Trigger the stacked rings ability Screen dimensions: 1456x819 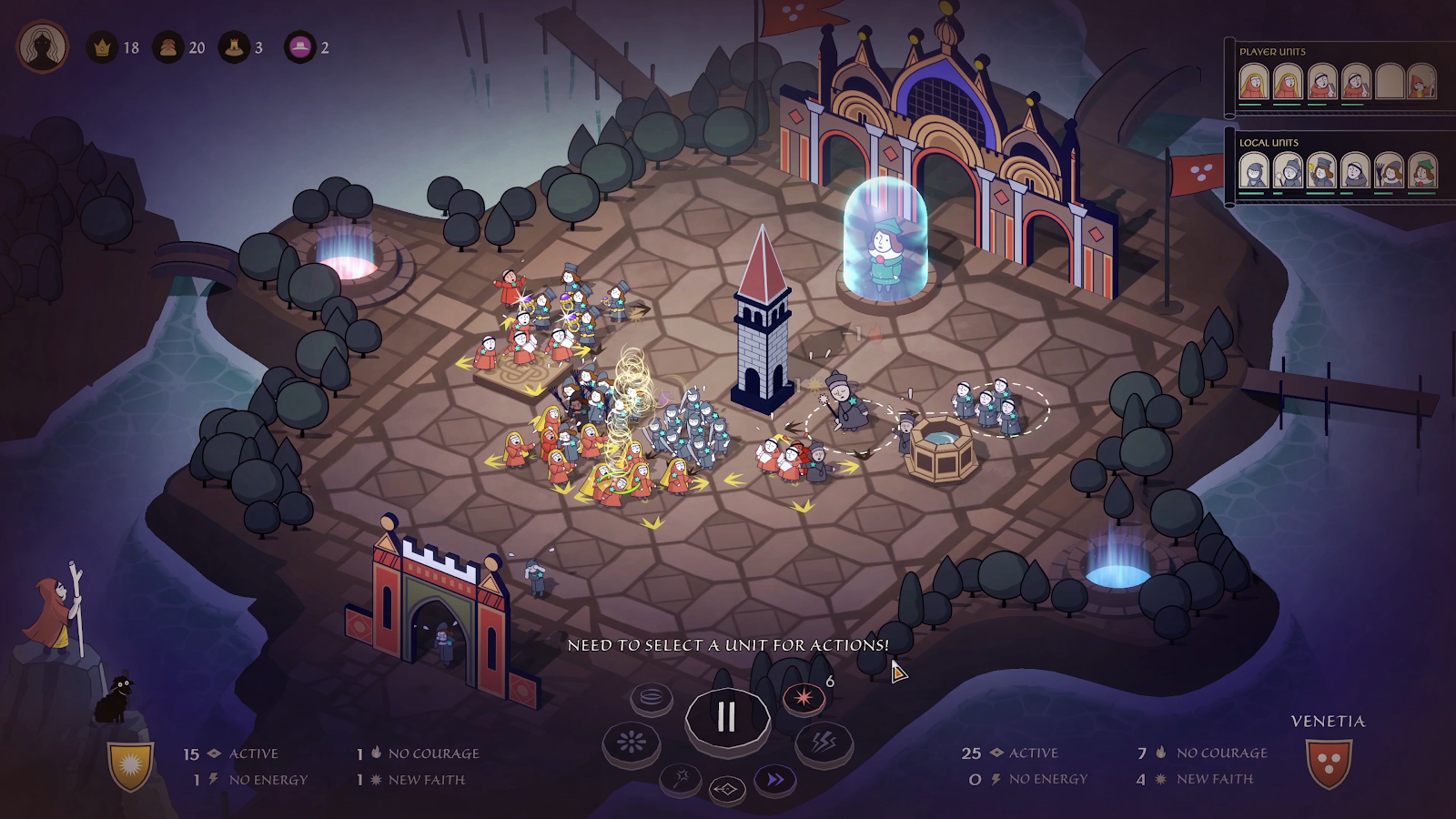pos(652,698)
